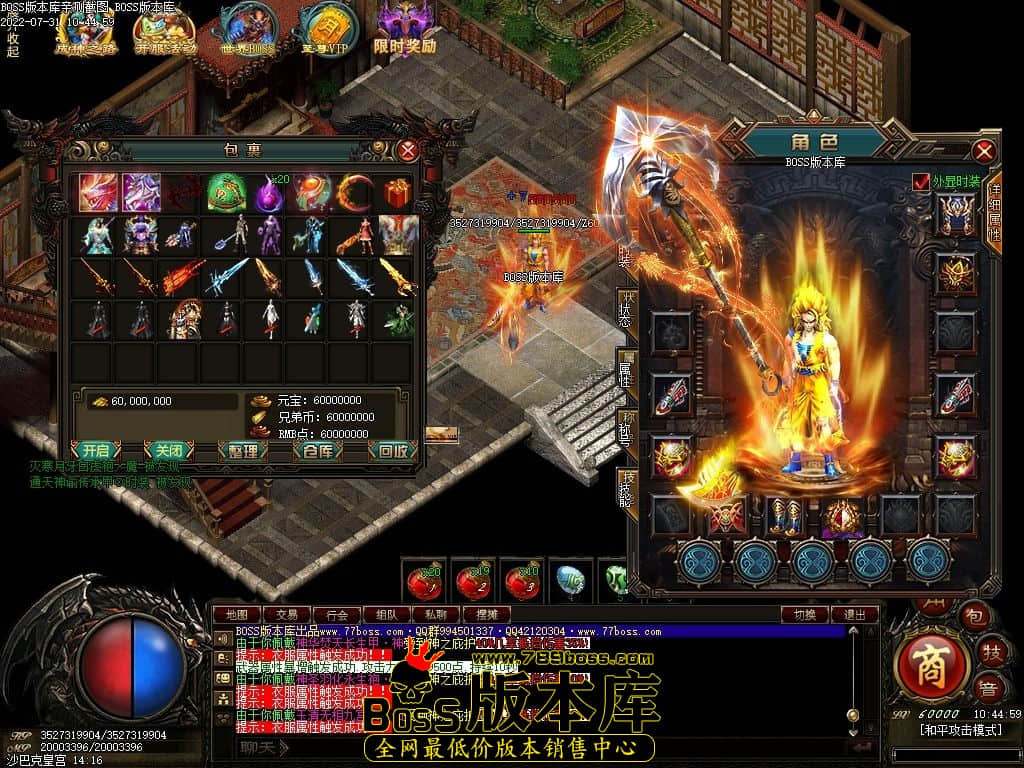Open the 仓库 warehouse from bag
1024x768 pixels.
(317, 450)
